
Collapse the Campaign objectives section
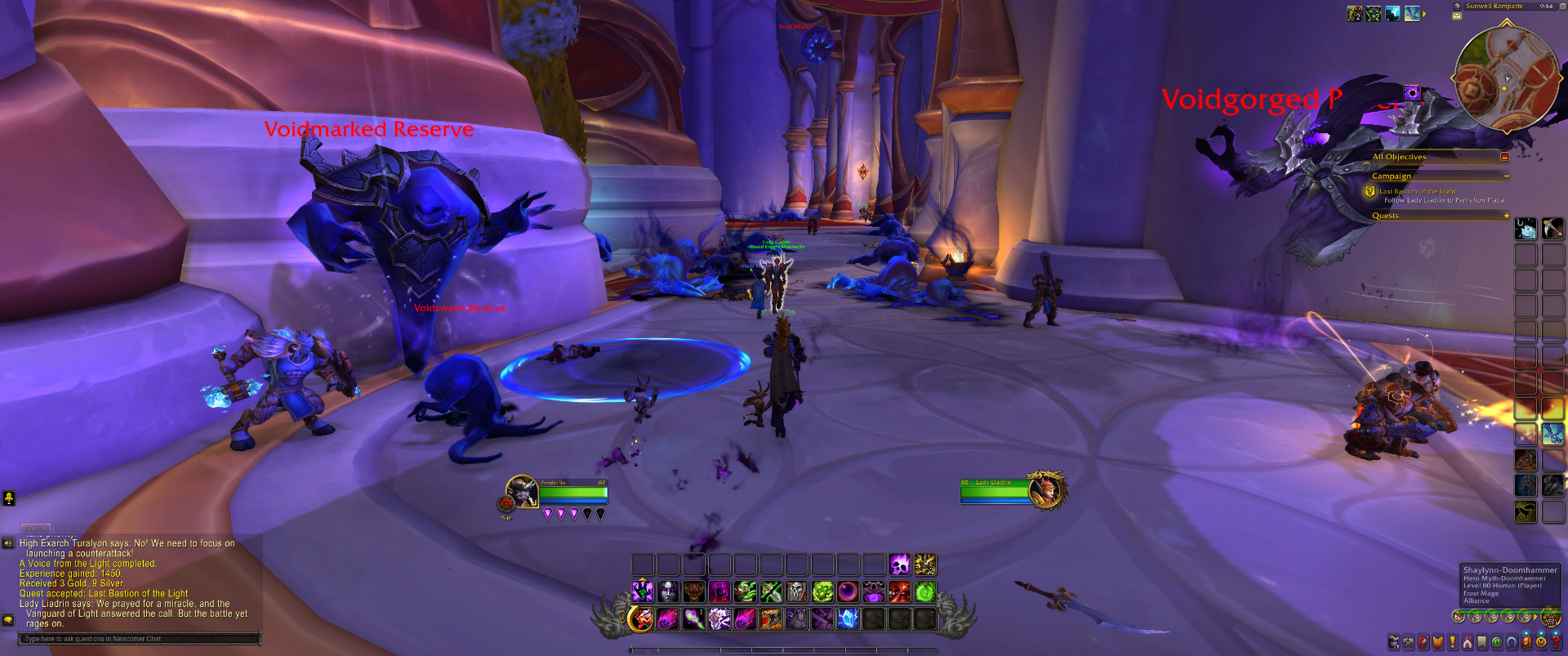point(1506,176)
